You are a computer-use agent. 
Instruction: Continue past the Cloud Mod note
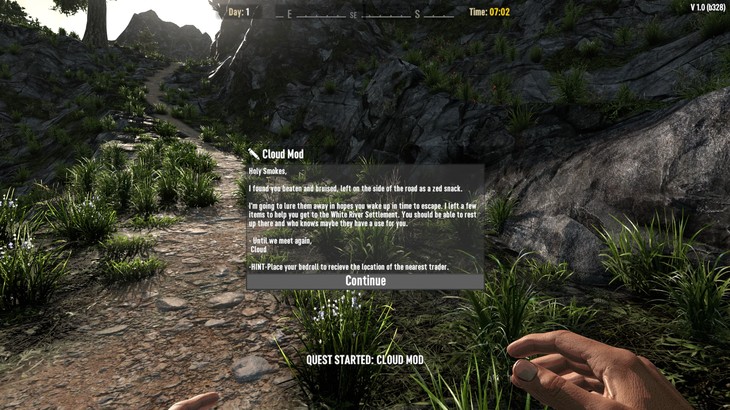(365, 281)
